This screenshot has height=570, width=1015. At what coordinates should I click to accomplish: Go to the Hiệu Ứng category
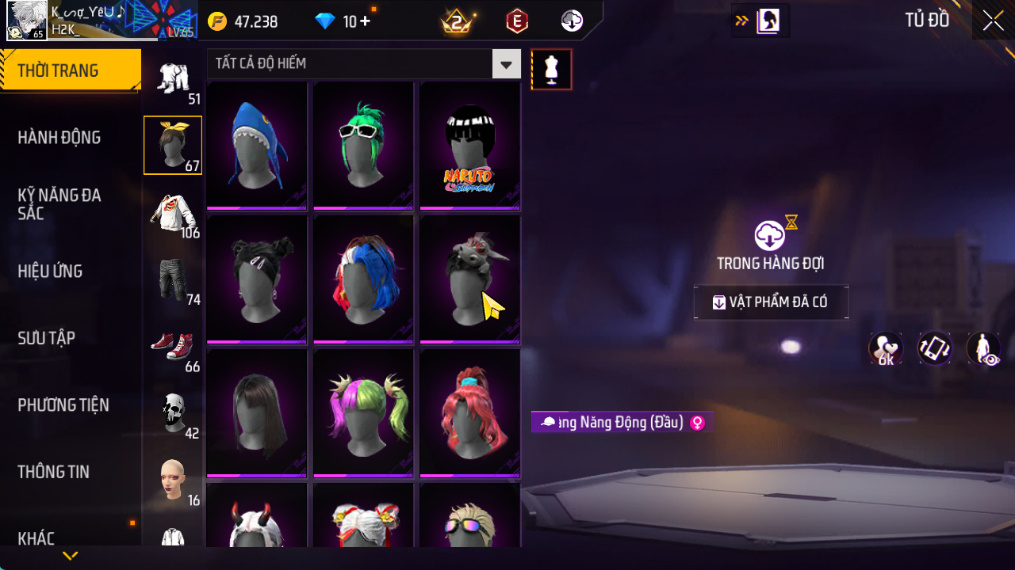pos(50,271)
